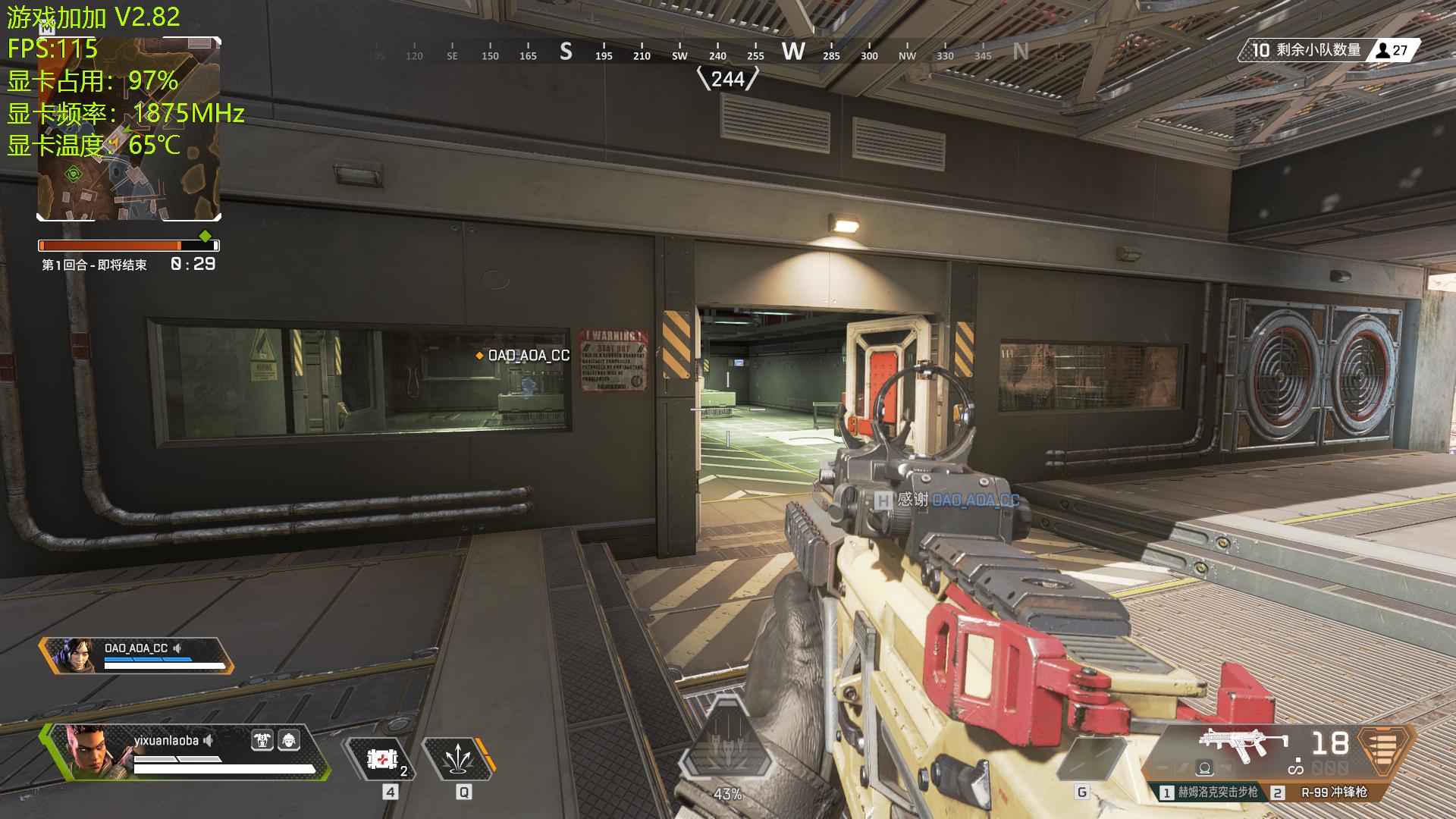Click your own yixuanlaoba player banner
This screenshot has height=819, width=1456.
click(186, 752)
